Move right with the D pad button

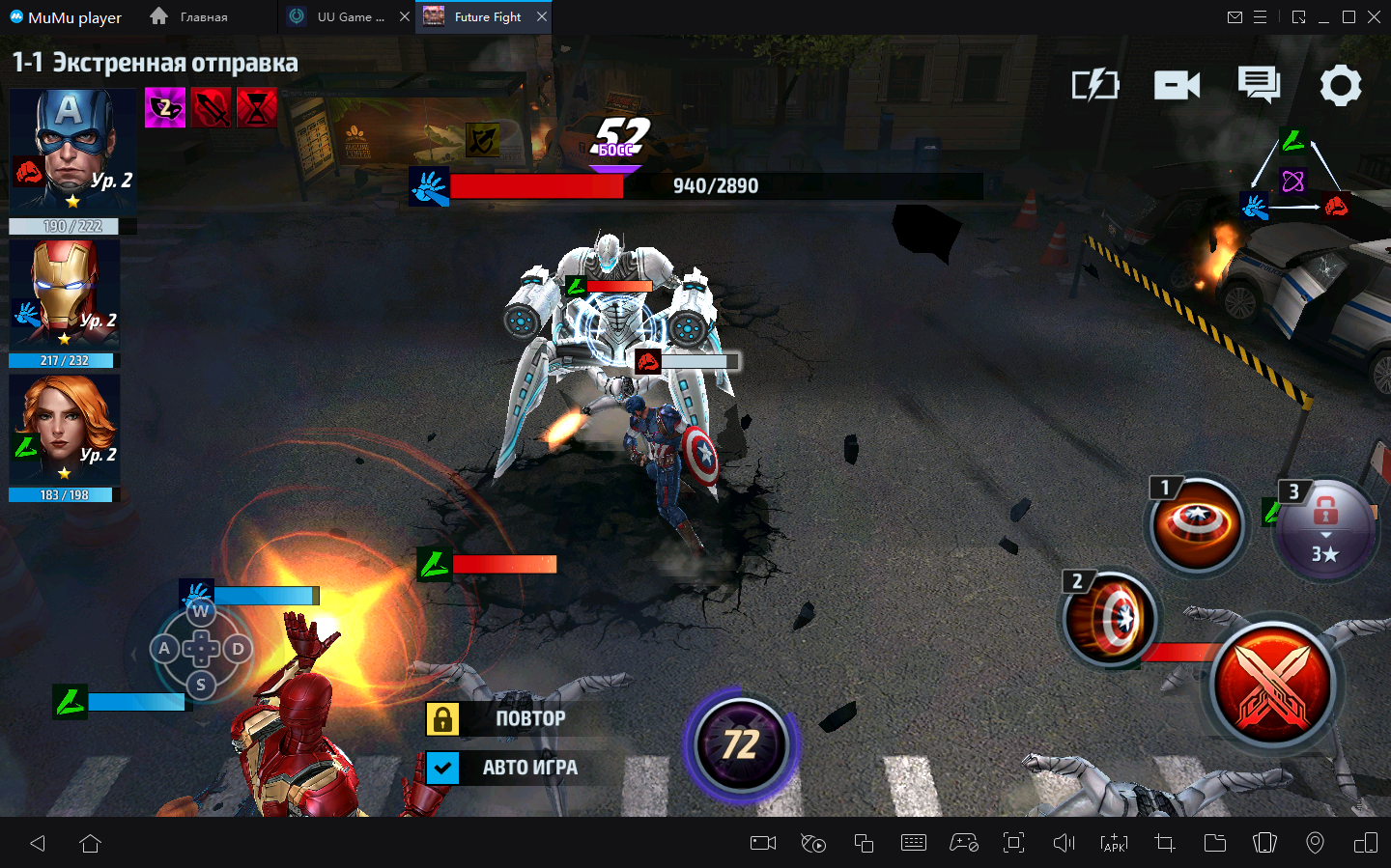click(x=238, y=649)
